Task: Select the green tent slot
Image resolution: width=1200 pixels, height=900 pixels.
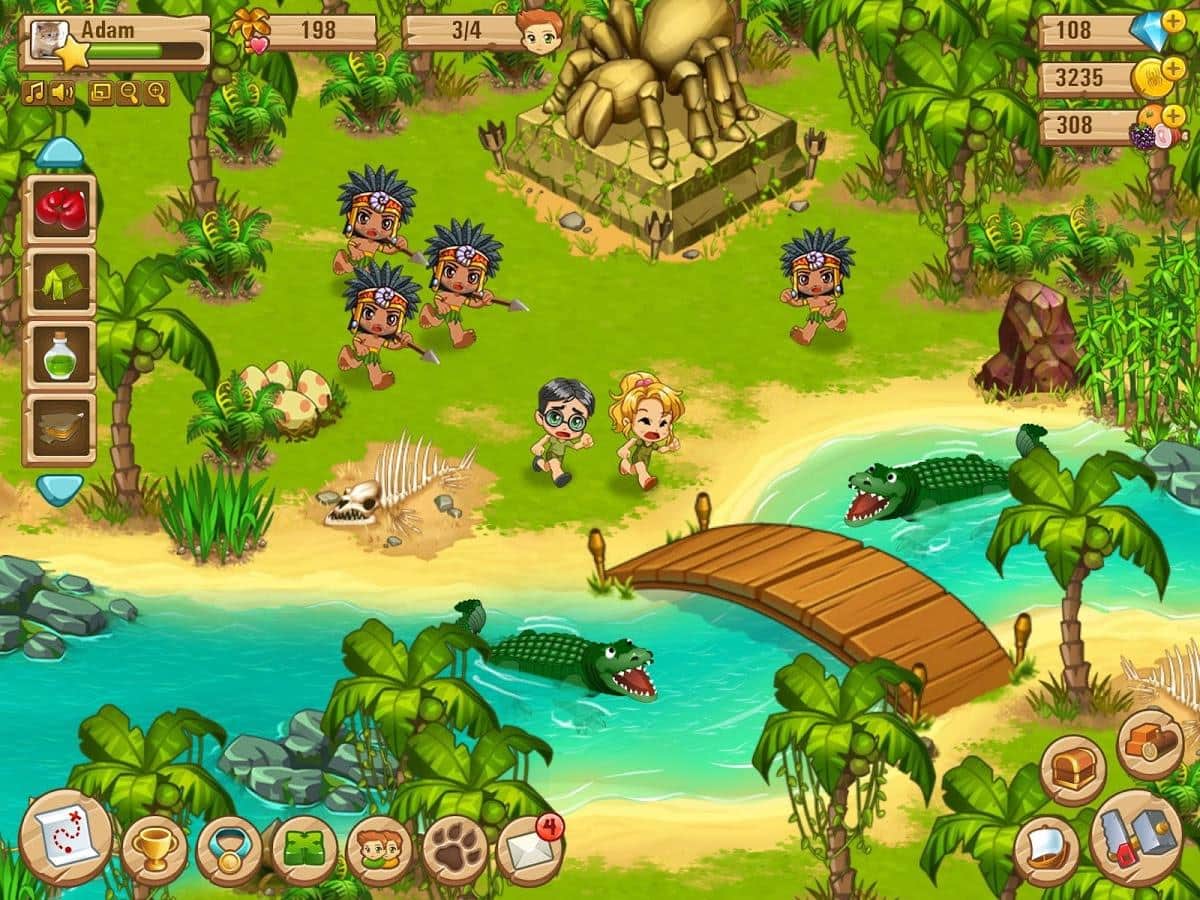Action: coord(59,283)
